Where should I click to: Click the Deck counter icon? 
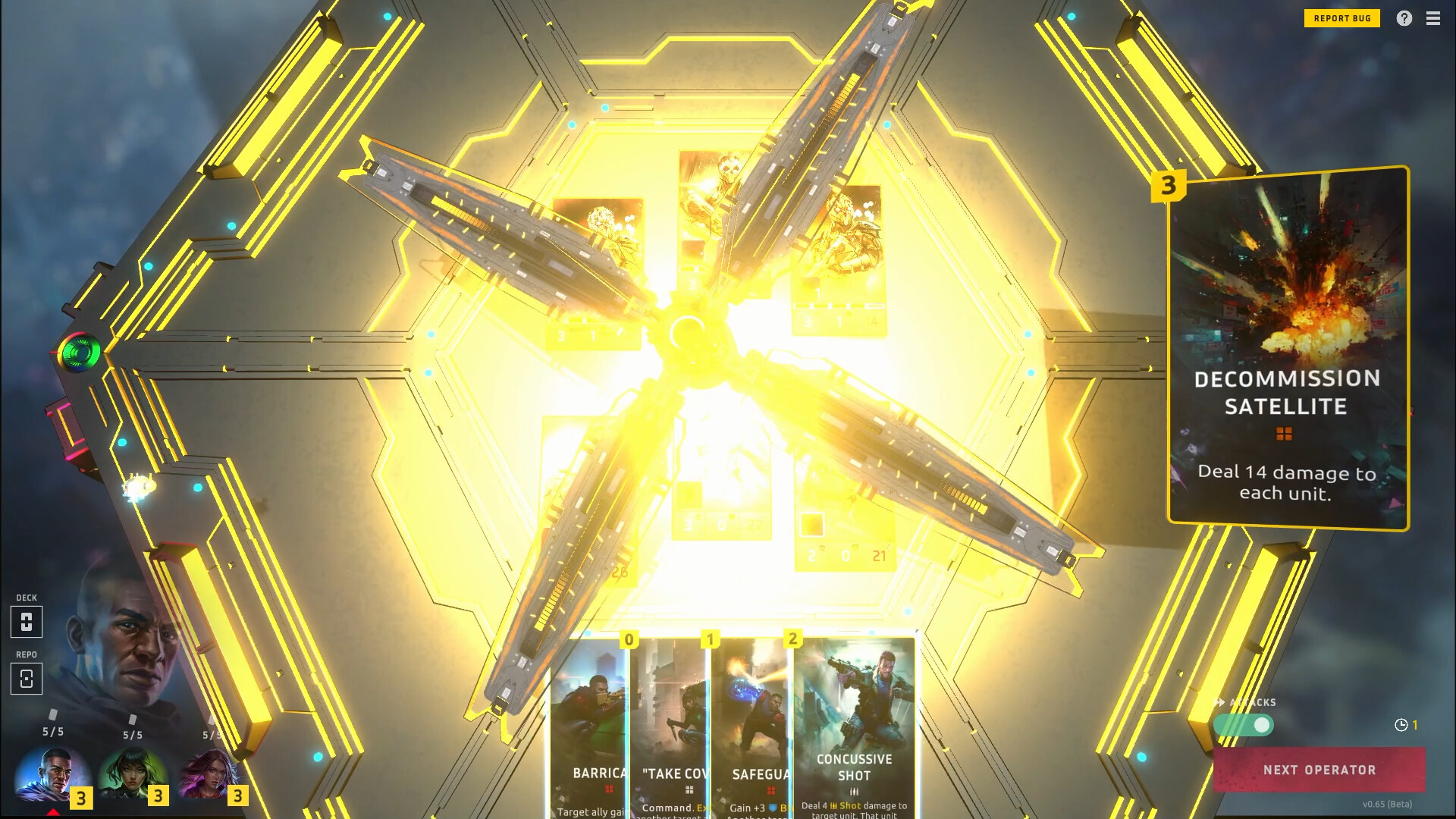point(27,622)
